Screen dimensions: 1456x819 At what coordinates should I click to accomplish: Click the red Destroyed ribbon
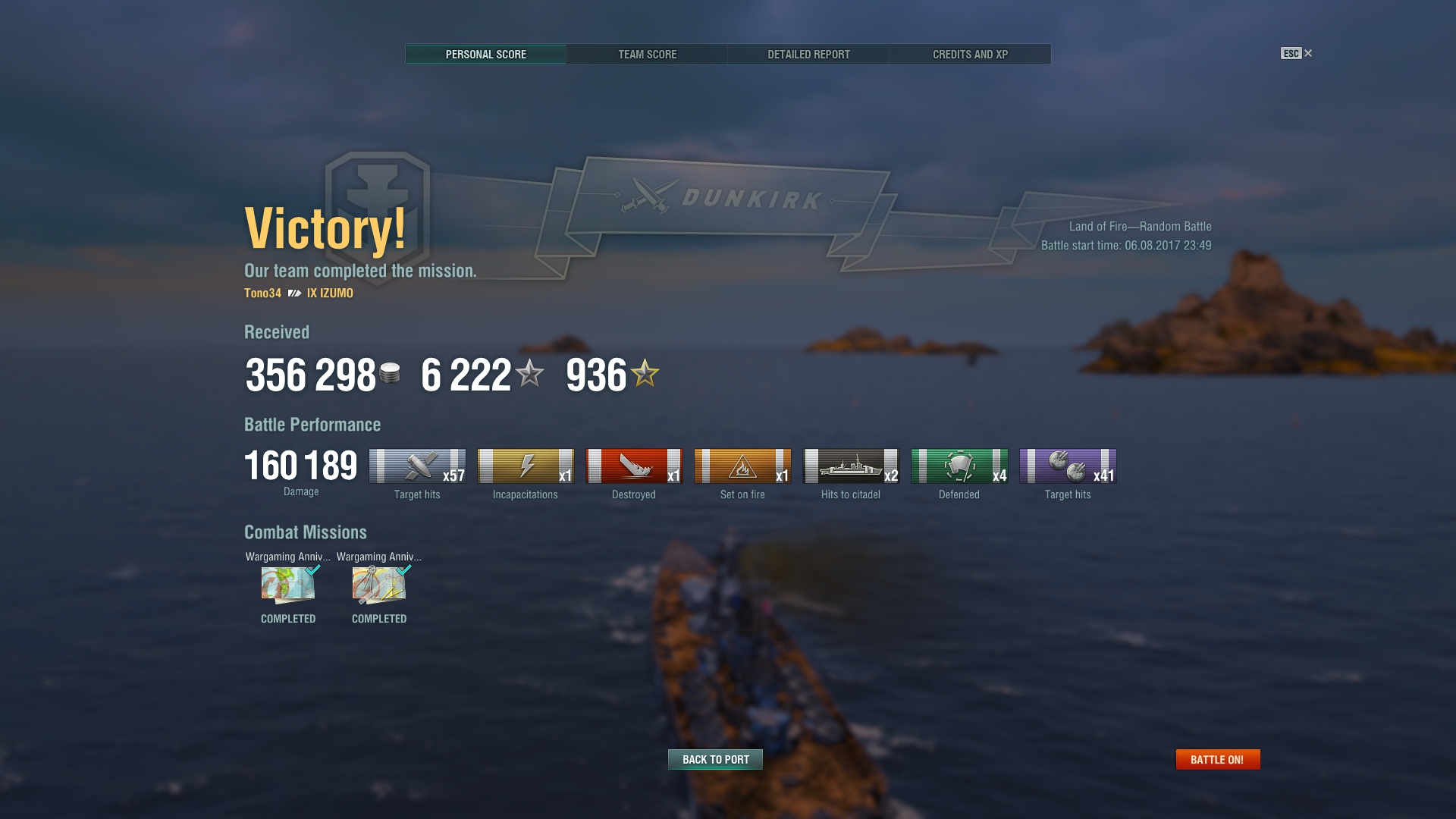[634, 466]
